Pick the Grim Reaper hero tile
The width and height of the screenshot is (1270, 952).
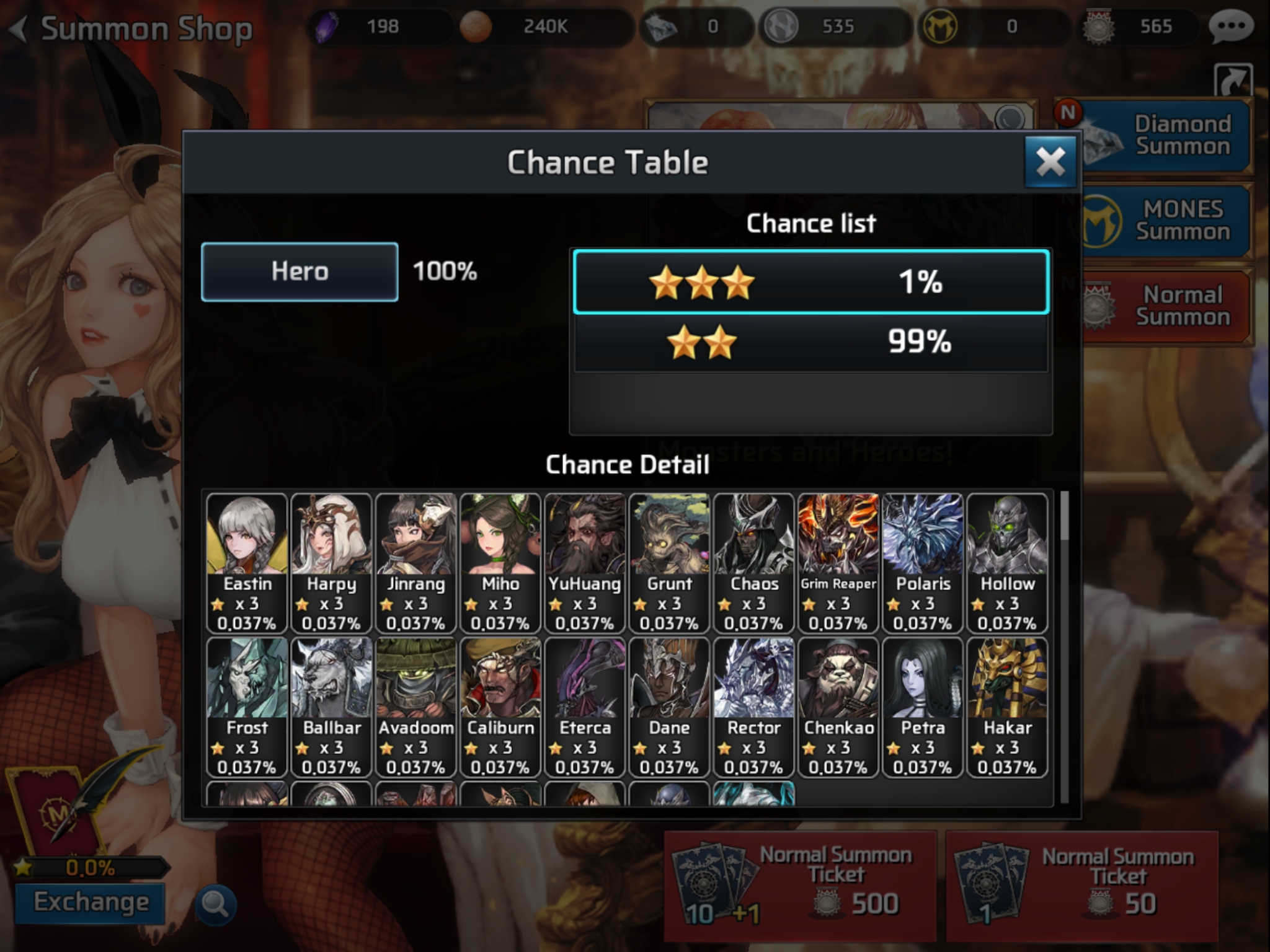[x=838, y=562]
